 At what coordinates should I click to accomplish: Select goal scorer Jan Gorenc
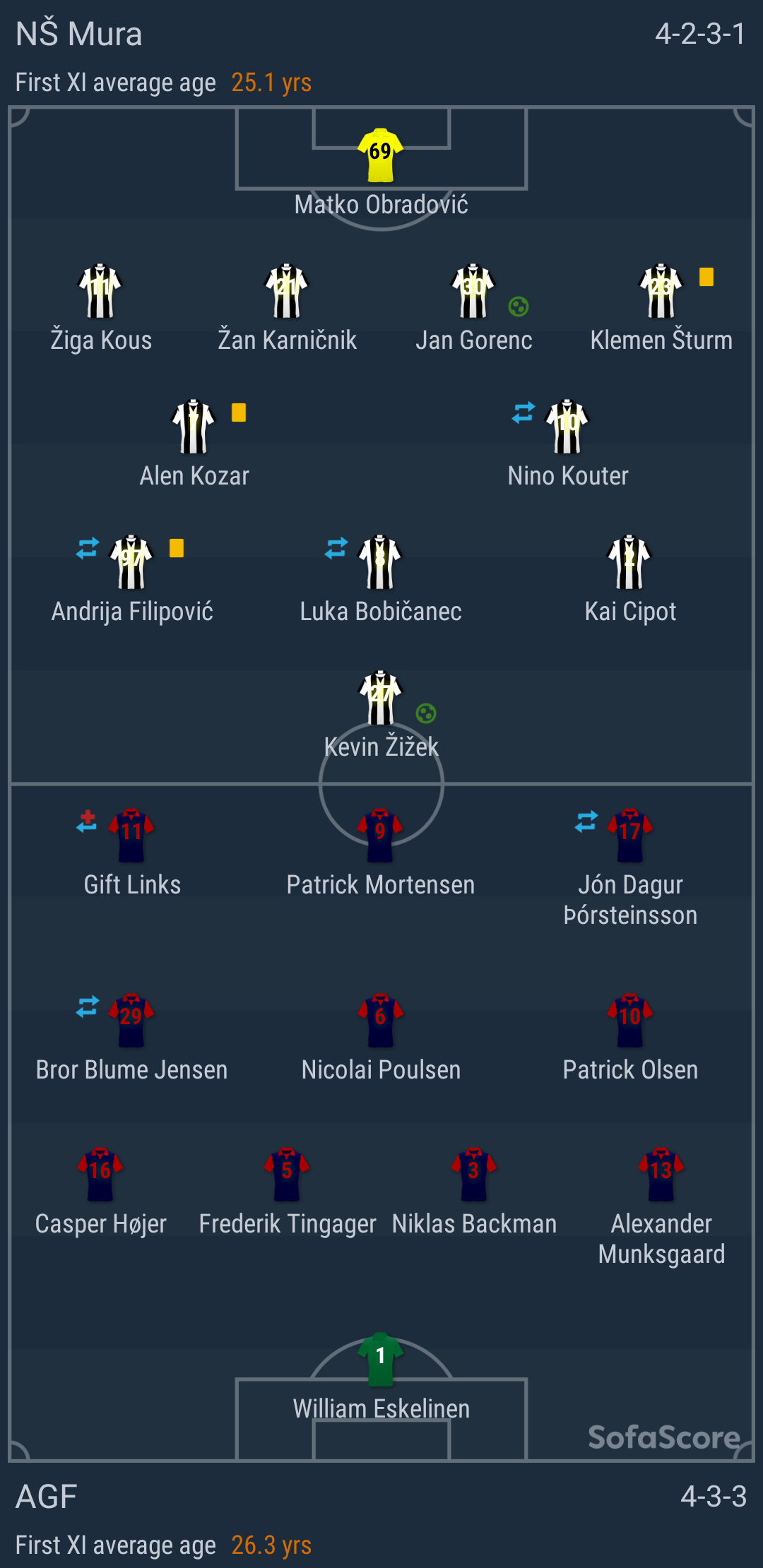(x=473, y=291)
